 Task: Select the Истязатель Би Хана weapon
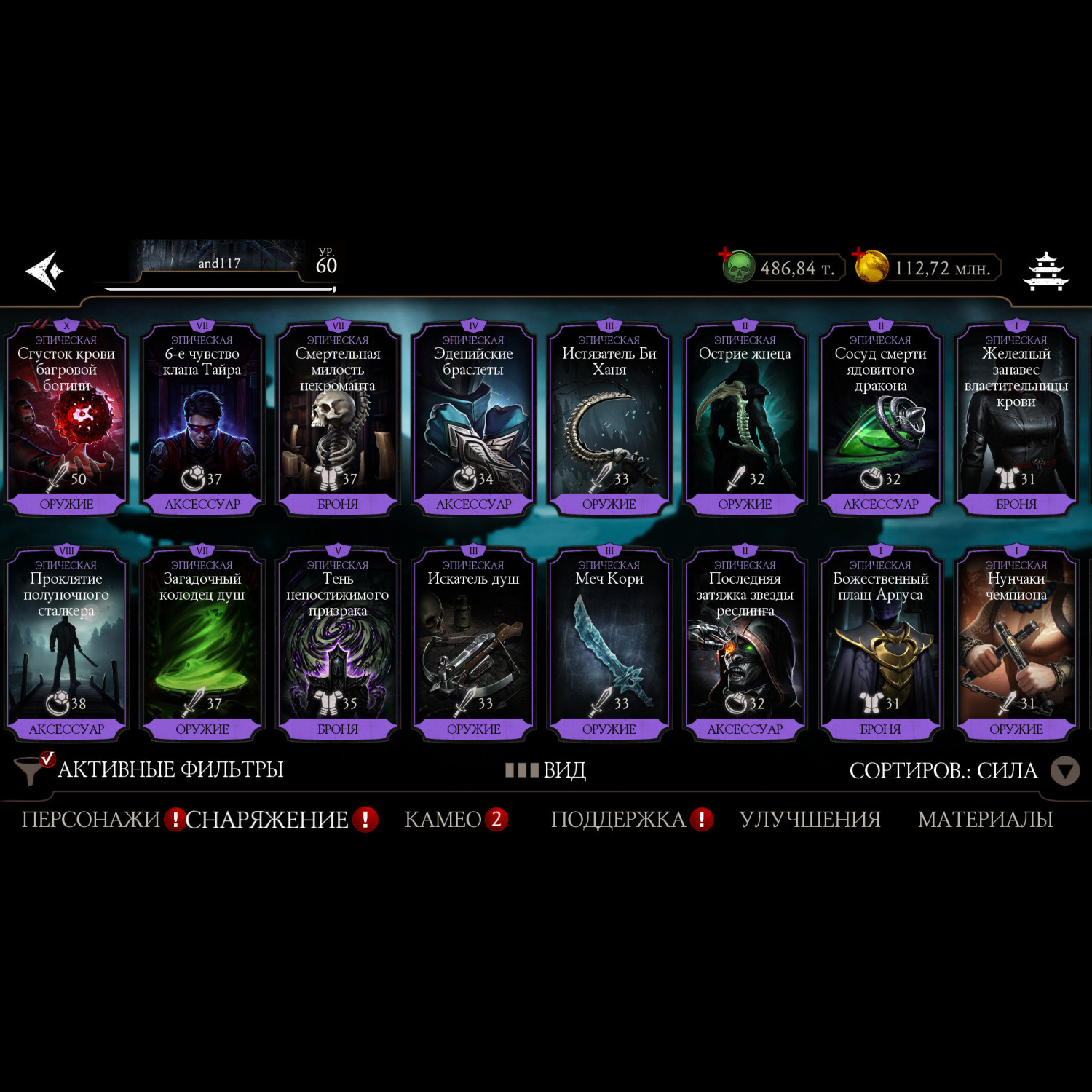pos(609,420)
